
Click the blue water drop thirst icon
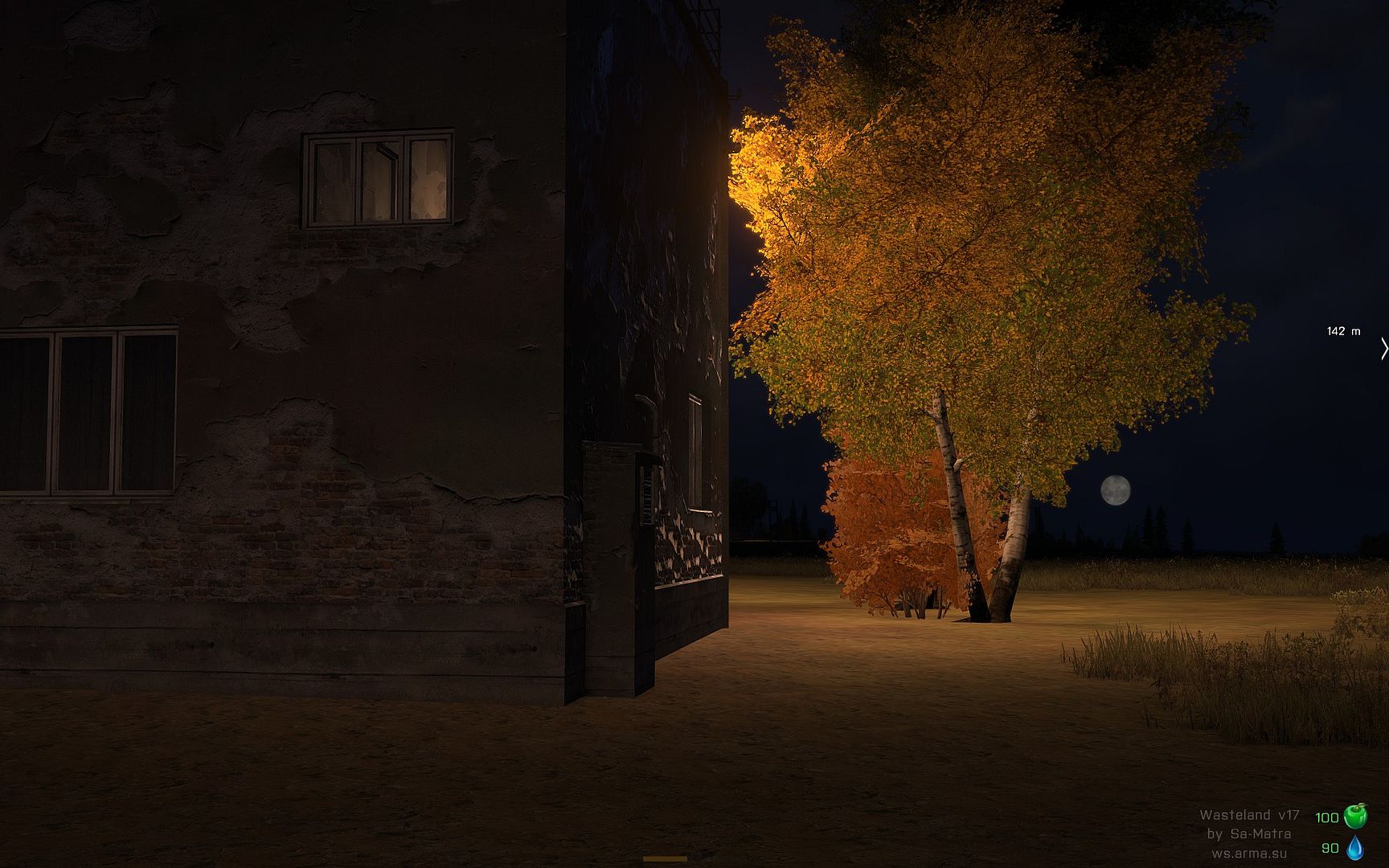point(1355,847)
